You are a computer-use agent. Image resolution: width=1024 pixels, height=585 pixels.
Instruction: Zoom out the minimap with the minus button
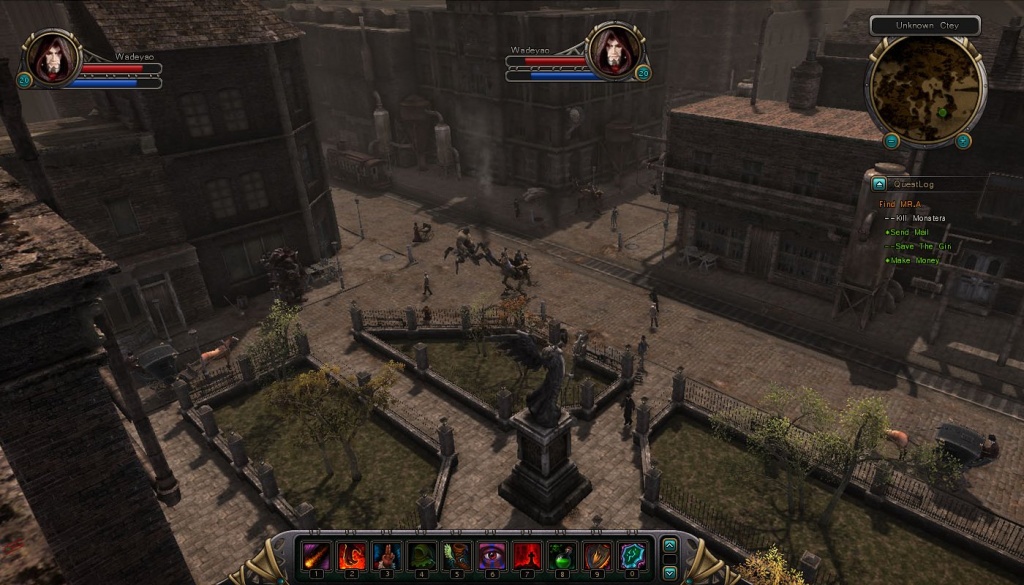(892, 141)
